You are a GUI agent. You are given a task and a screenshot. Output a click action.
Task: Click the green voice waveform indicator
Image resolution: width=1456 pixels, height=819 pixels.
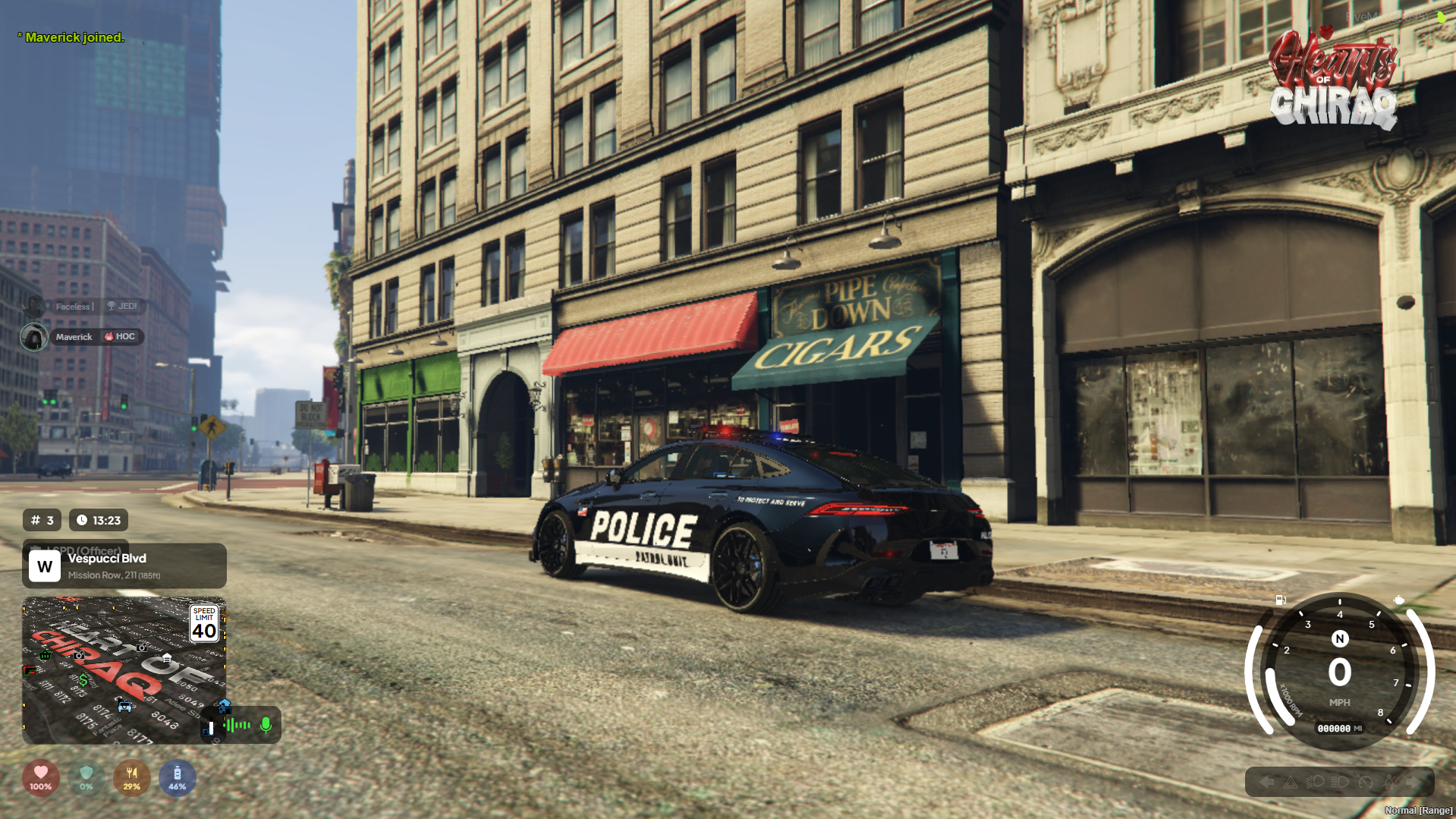(x=237, y=726)
